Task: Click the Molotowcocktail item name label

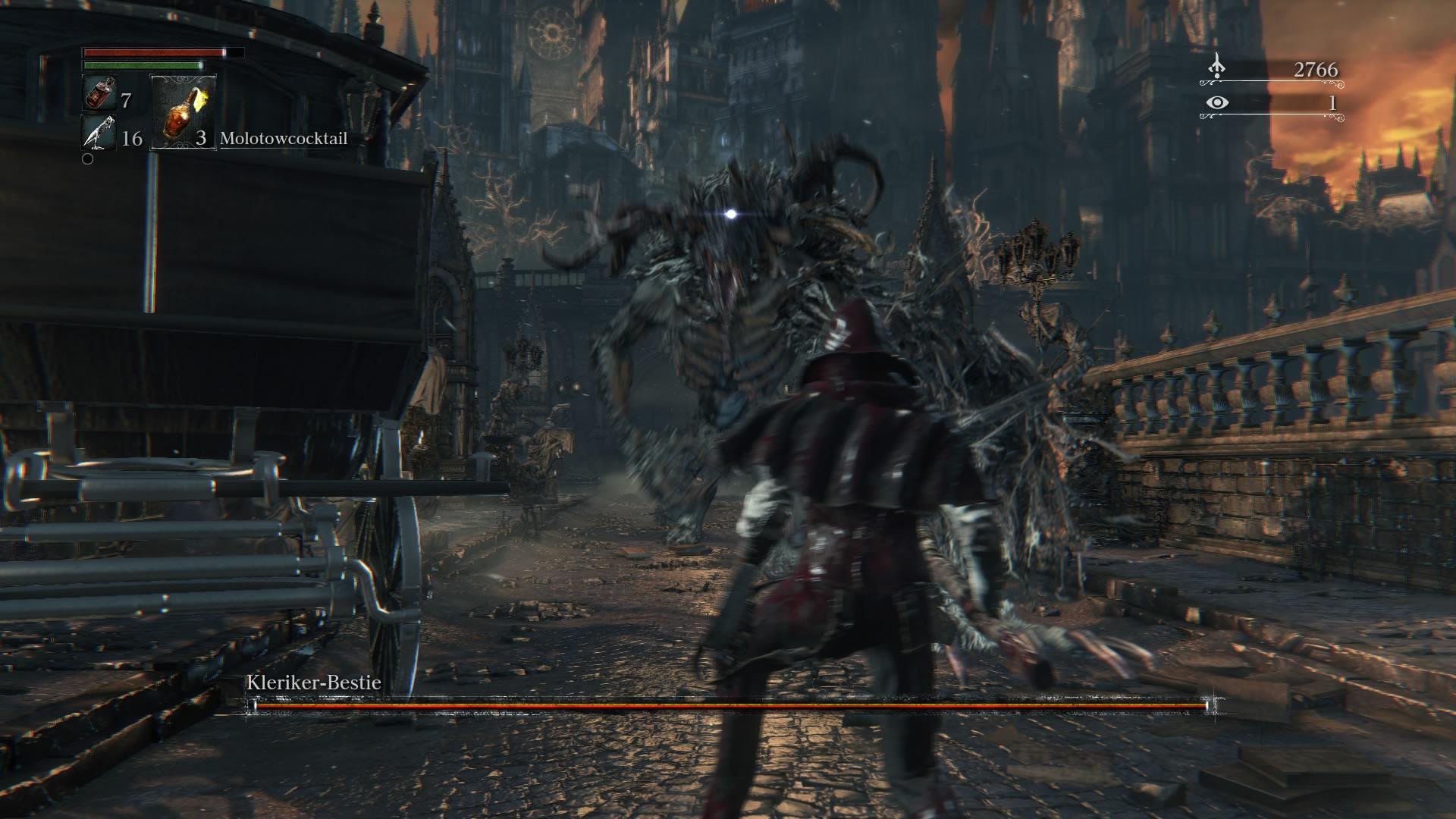Action: click(284, 139)
